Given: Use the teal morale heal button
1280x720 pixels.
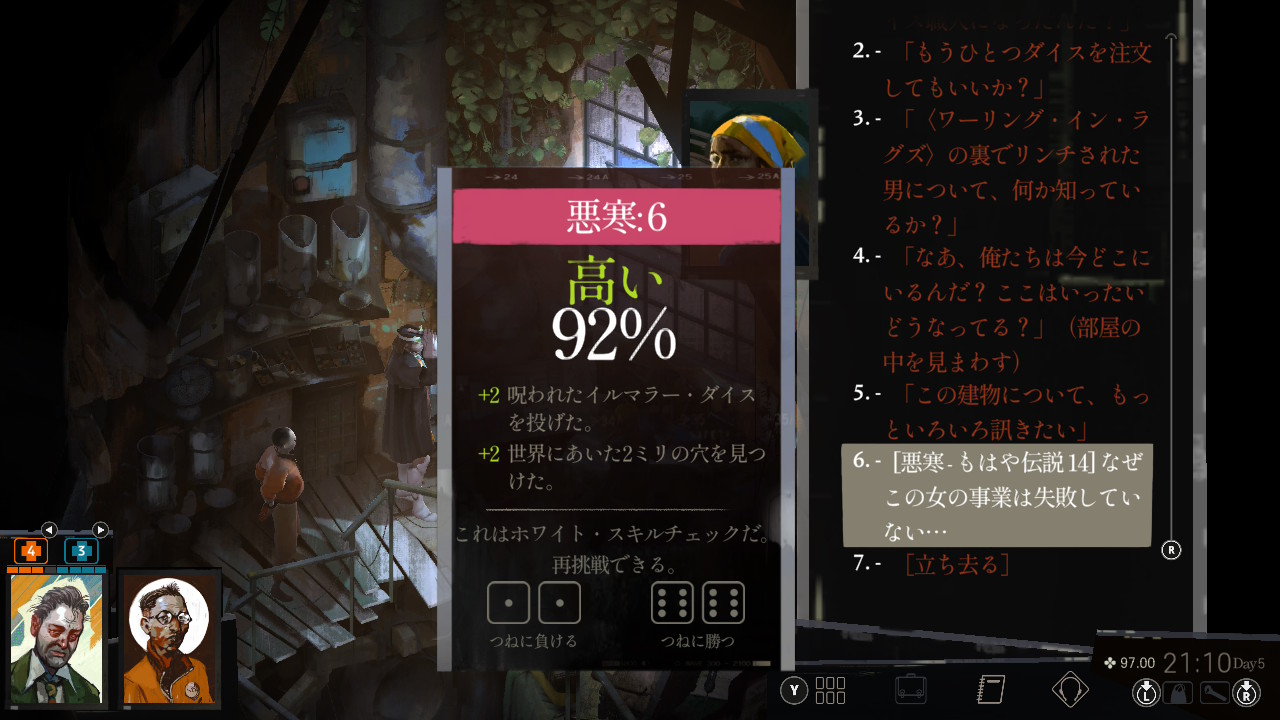Looking at the screenshot, I should click(x=81, y=551).
